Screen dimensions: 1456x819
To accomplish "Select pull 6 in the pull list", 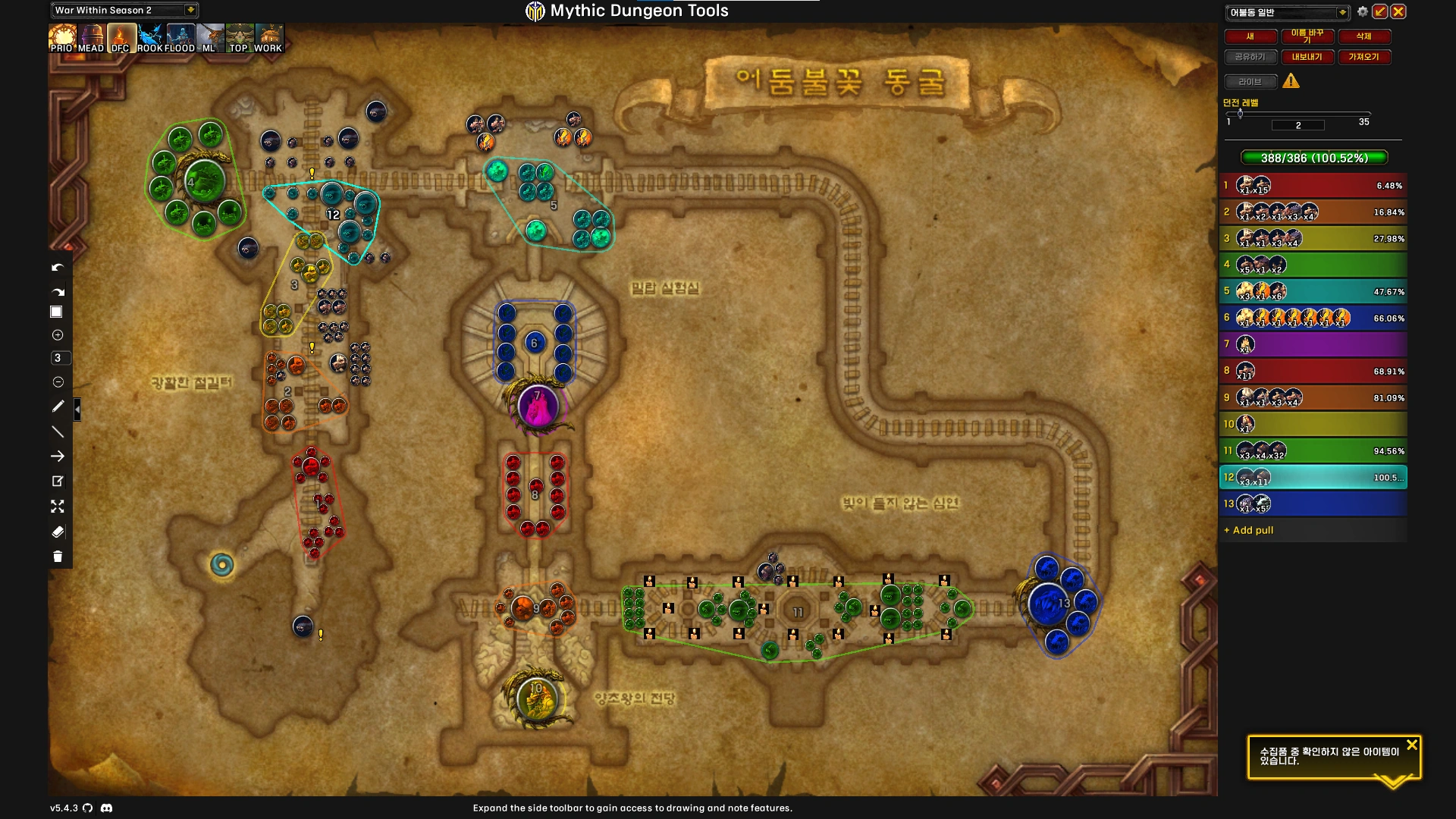I will (1313, 318).
